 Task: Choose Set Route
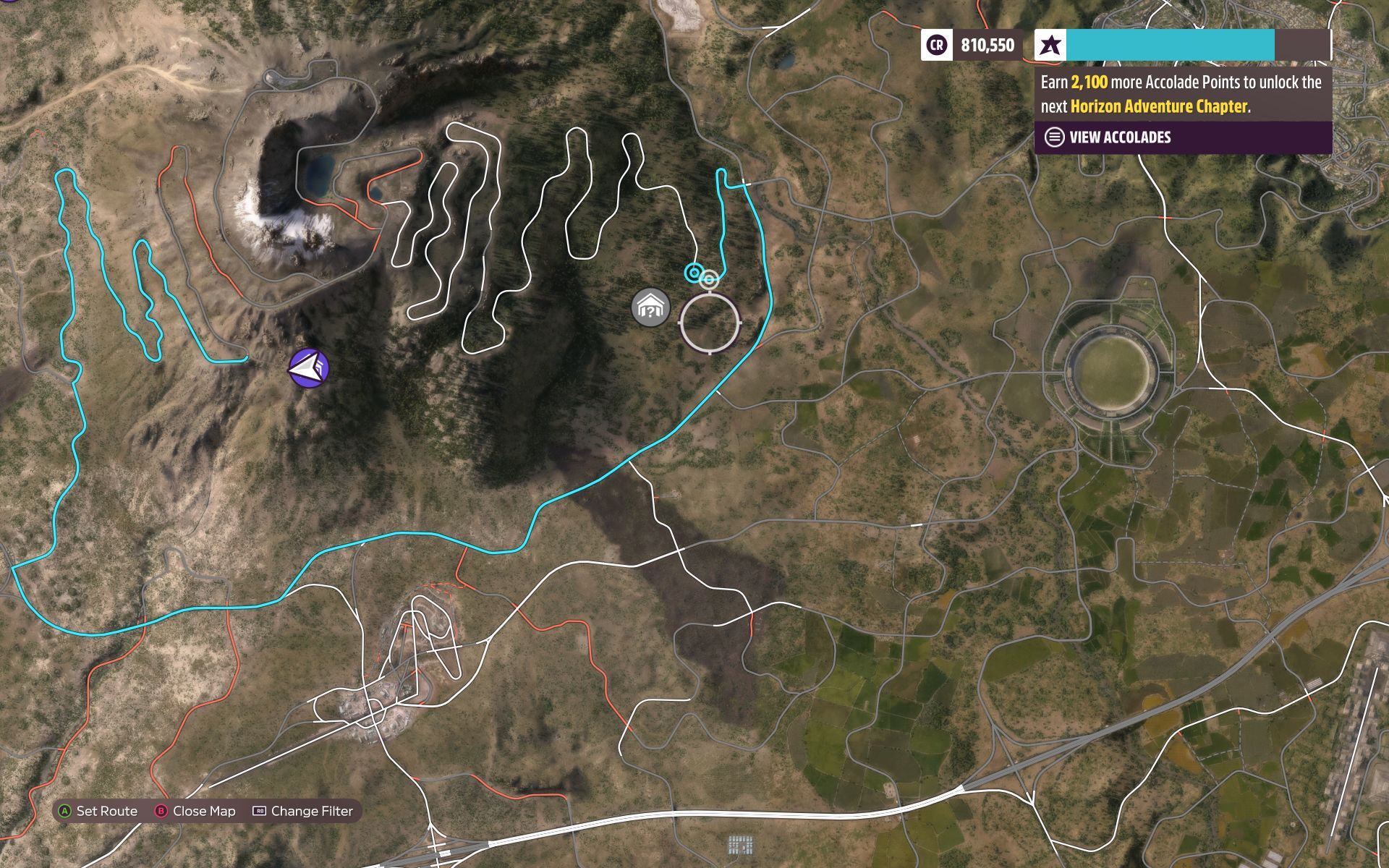pos(109,811)
